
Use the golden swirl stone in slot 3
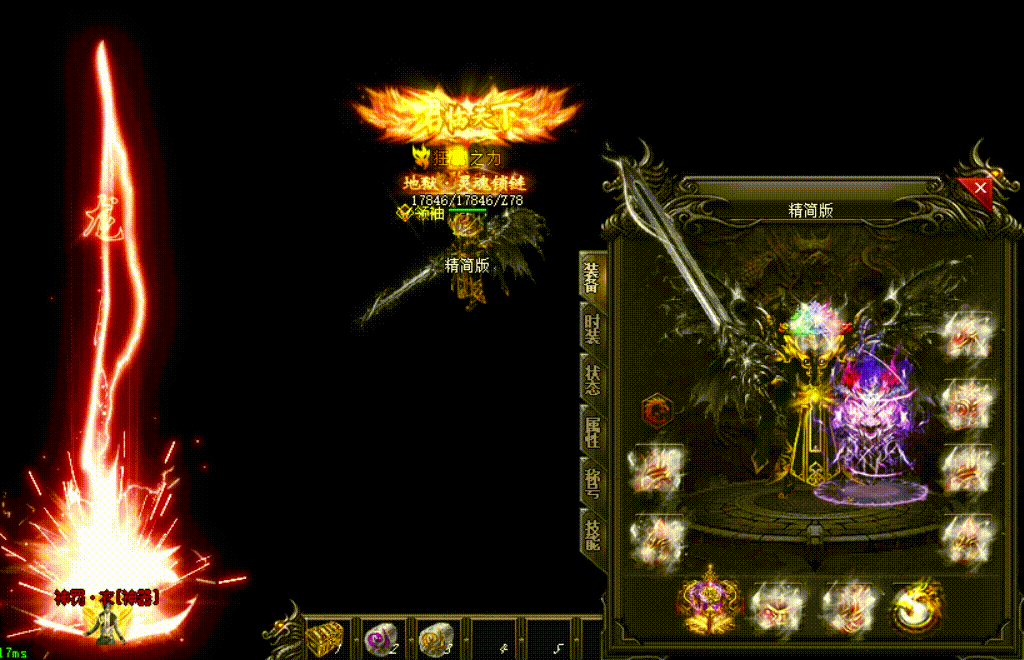pos(436,637)
